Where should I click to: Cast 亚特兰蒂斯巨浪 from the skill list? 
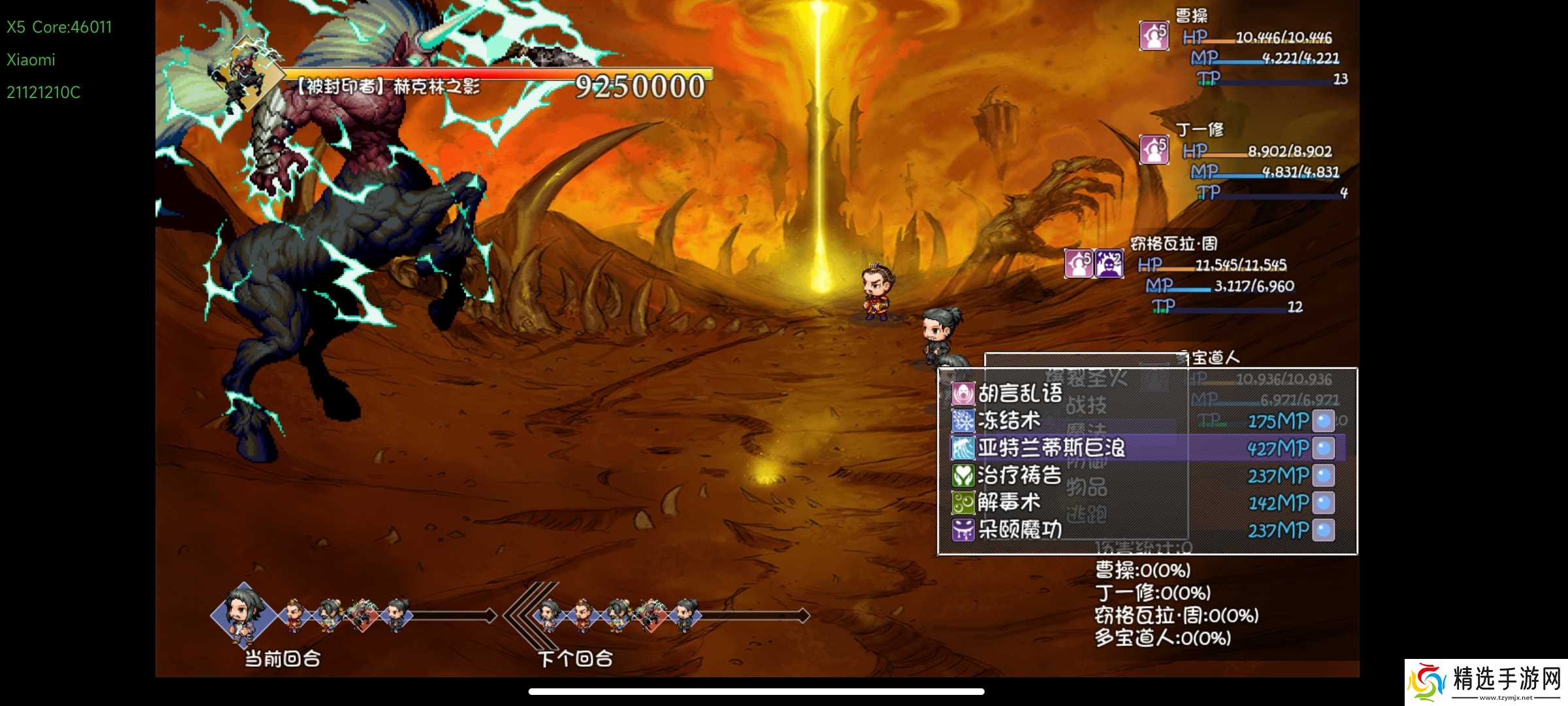[x=1051, y=448]
